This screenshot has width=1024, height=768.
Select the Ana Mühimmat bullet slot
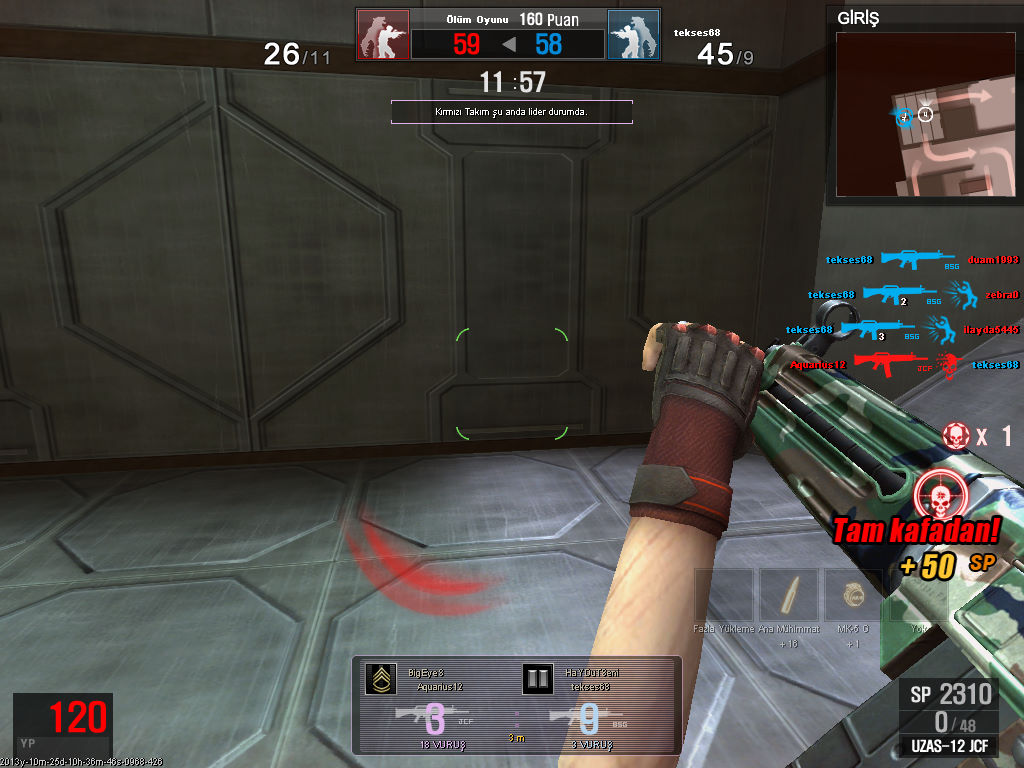click(x=789, y=597)
